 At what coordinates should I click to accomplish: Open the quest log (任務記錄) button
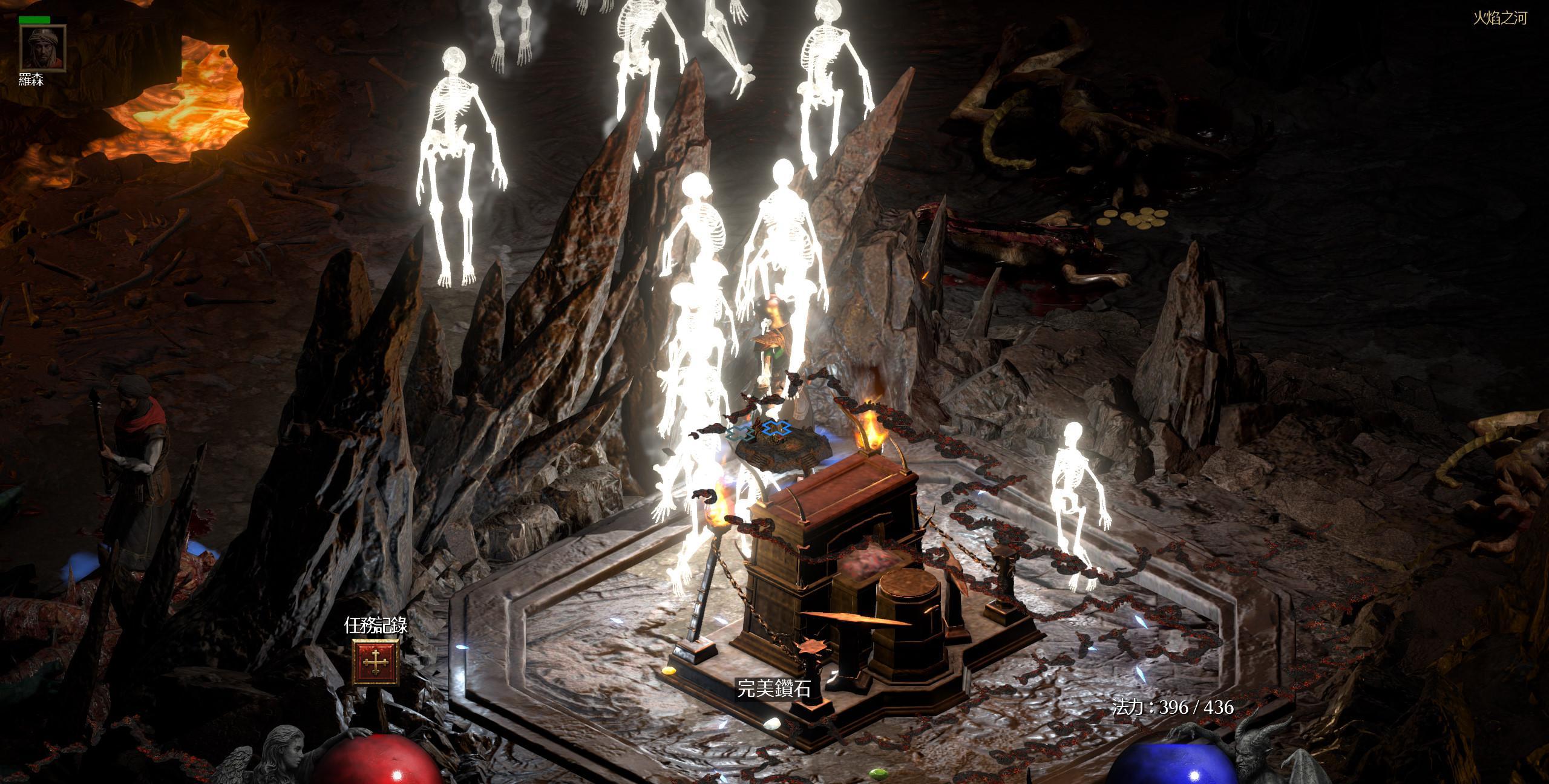[376, 664]
